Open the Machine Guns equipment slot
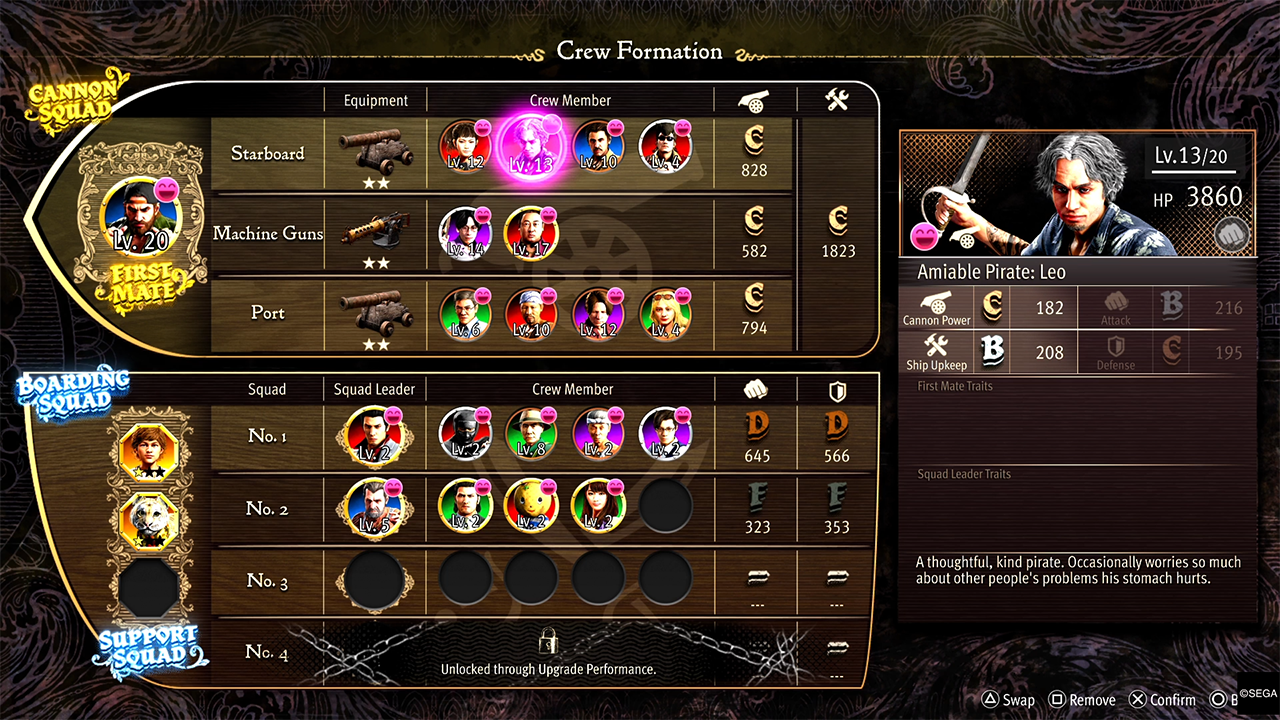 coord(375,231)
